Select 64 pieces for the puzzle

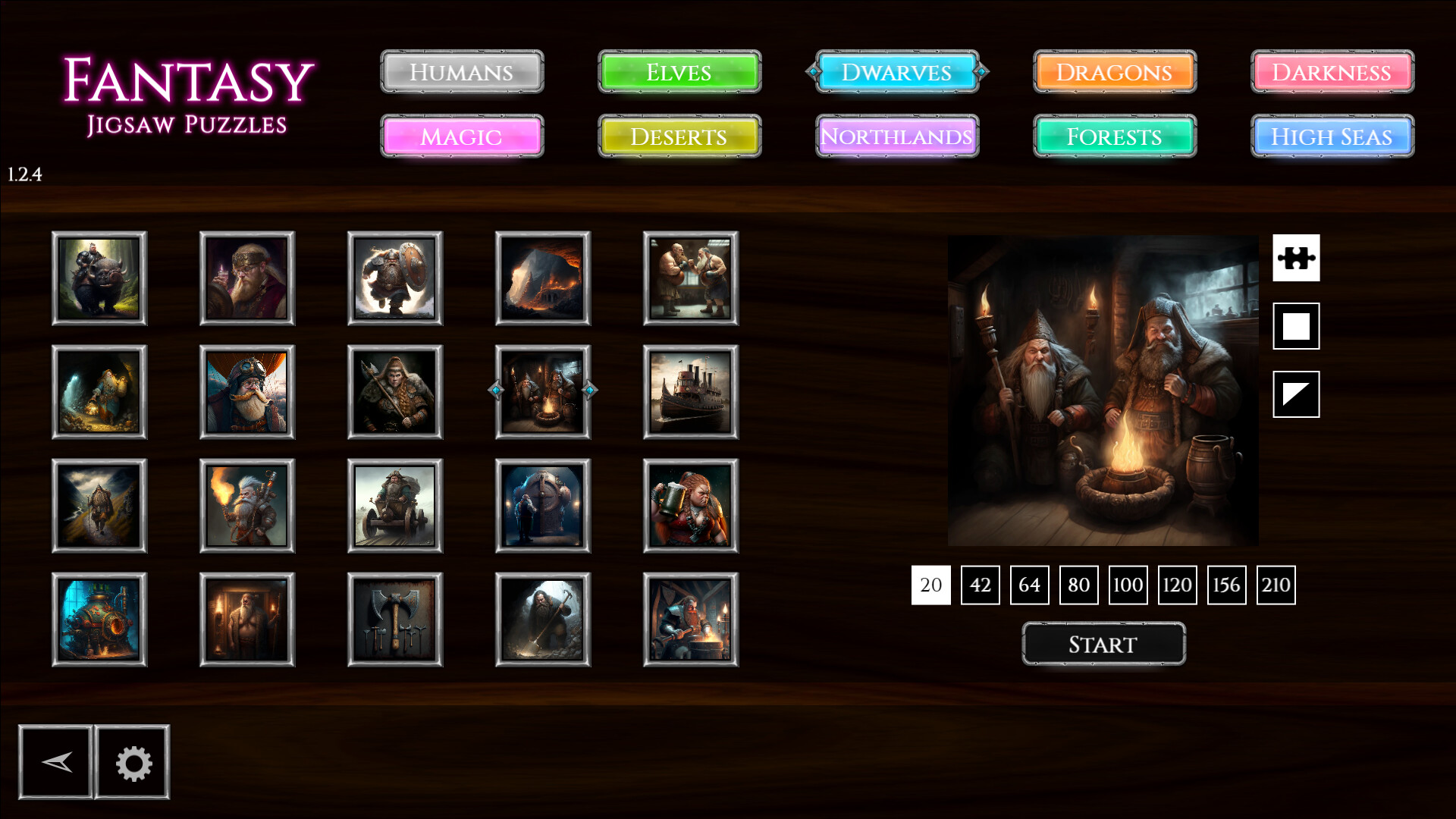click(1029, 585)
